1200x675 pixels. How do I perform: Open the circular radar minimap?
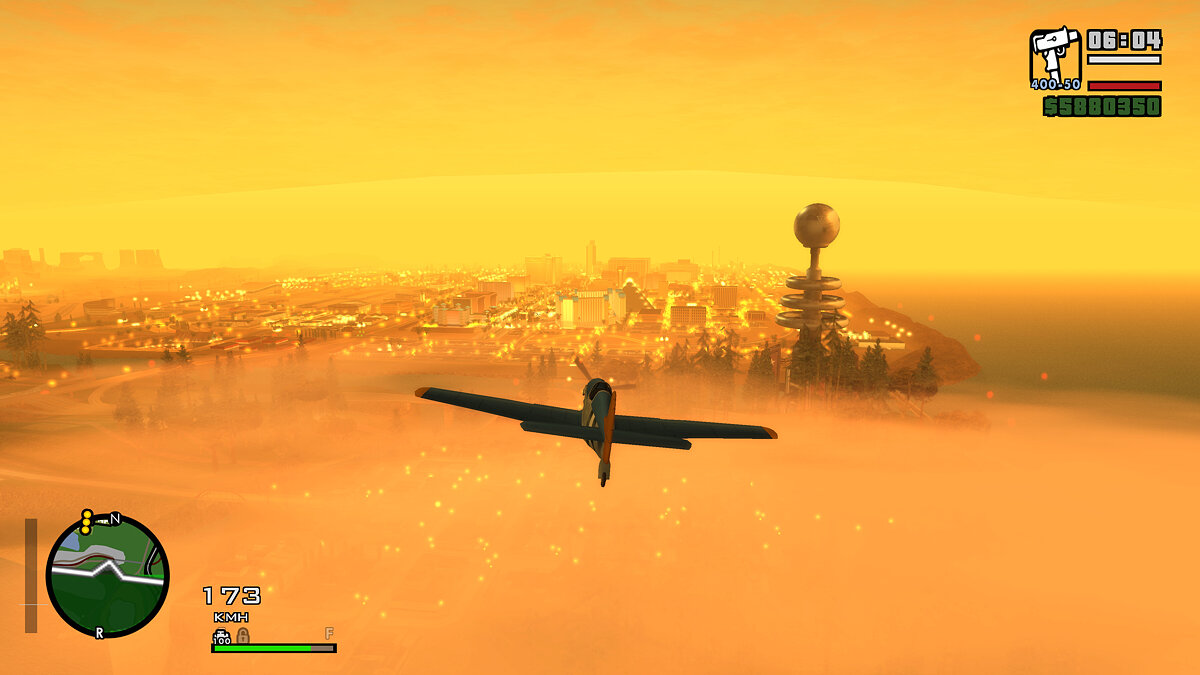[x=107, y=577]
